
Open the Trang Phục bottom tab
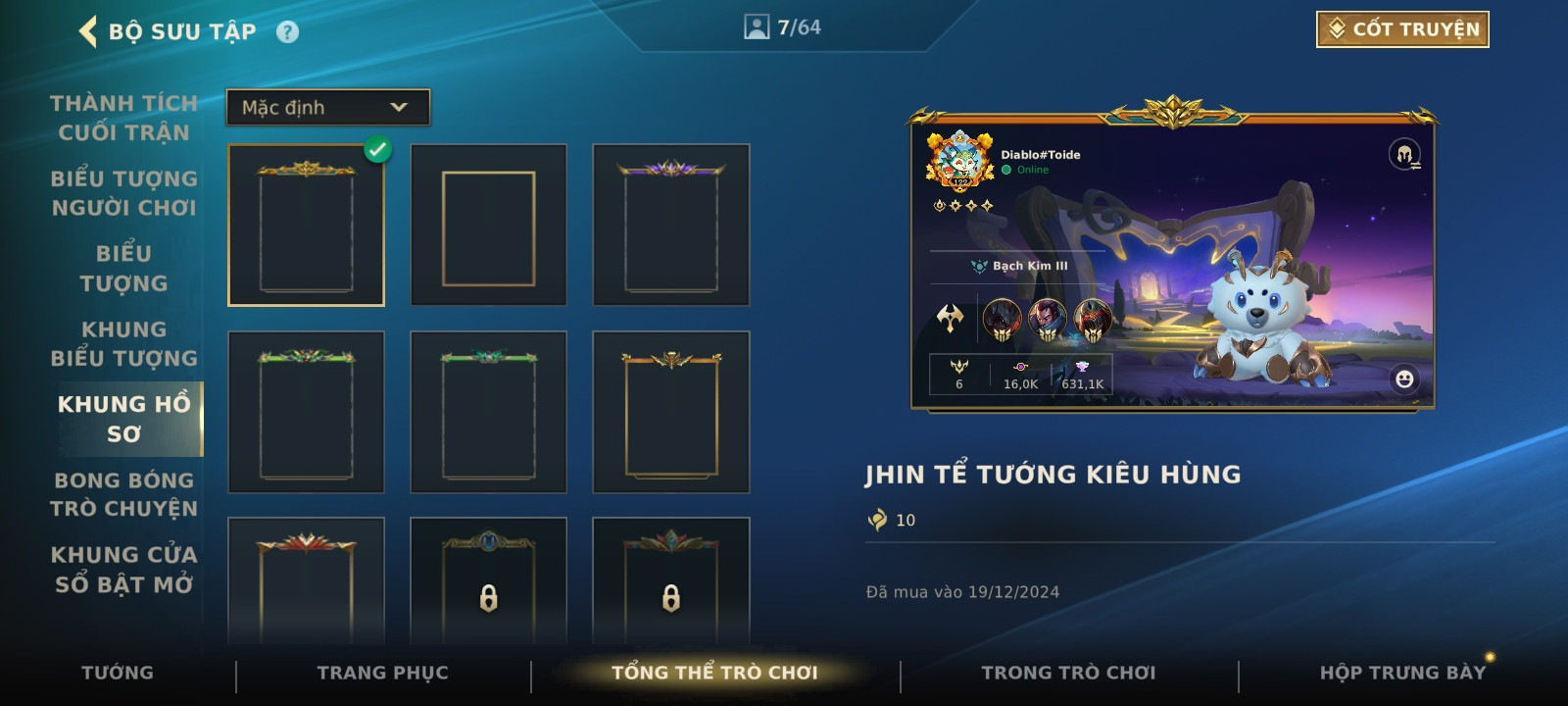click(382, 673)
